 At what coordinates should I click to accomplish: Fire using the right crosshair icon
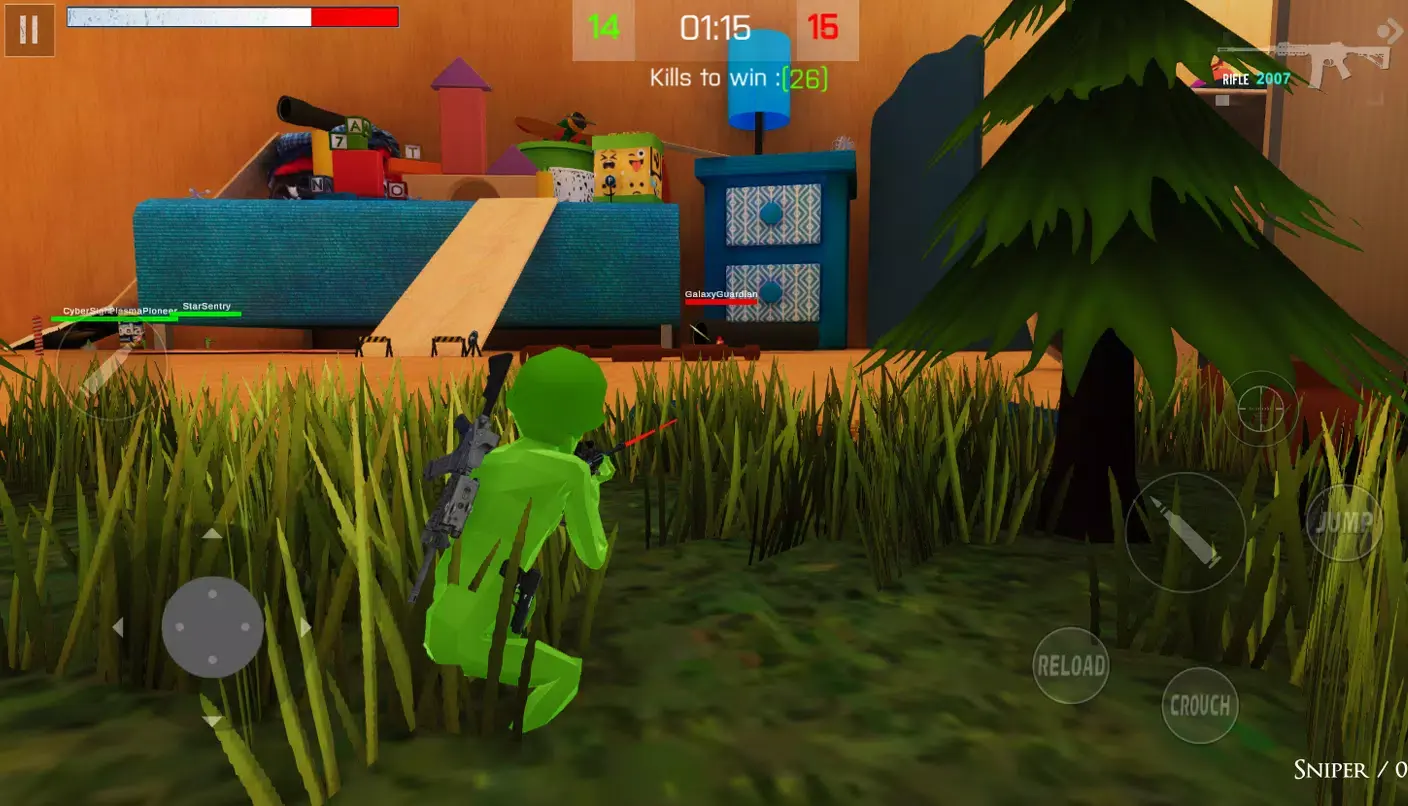1263,407
